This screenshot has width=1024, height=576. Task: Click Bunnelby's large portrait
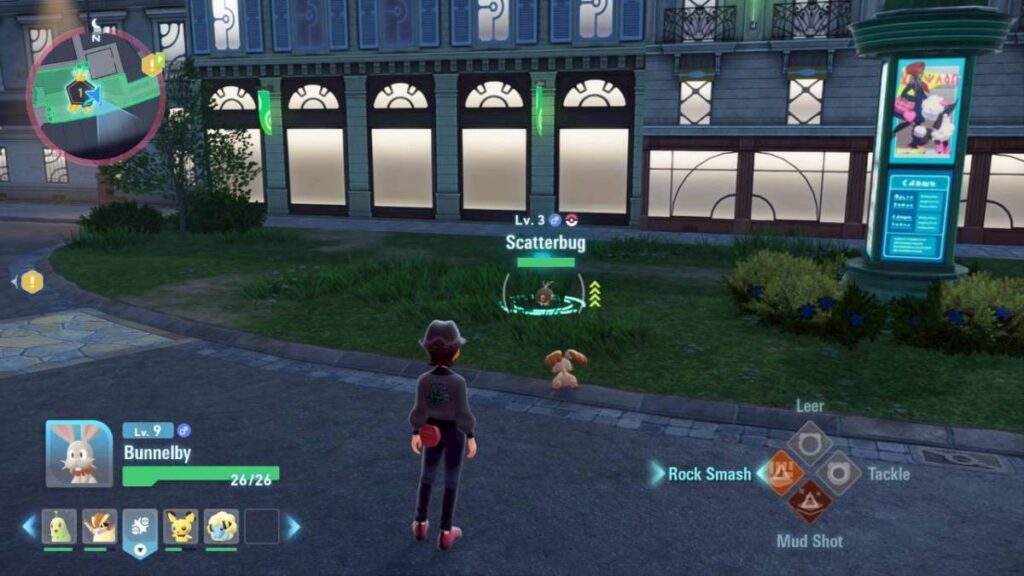79,454
